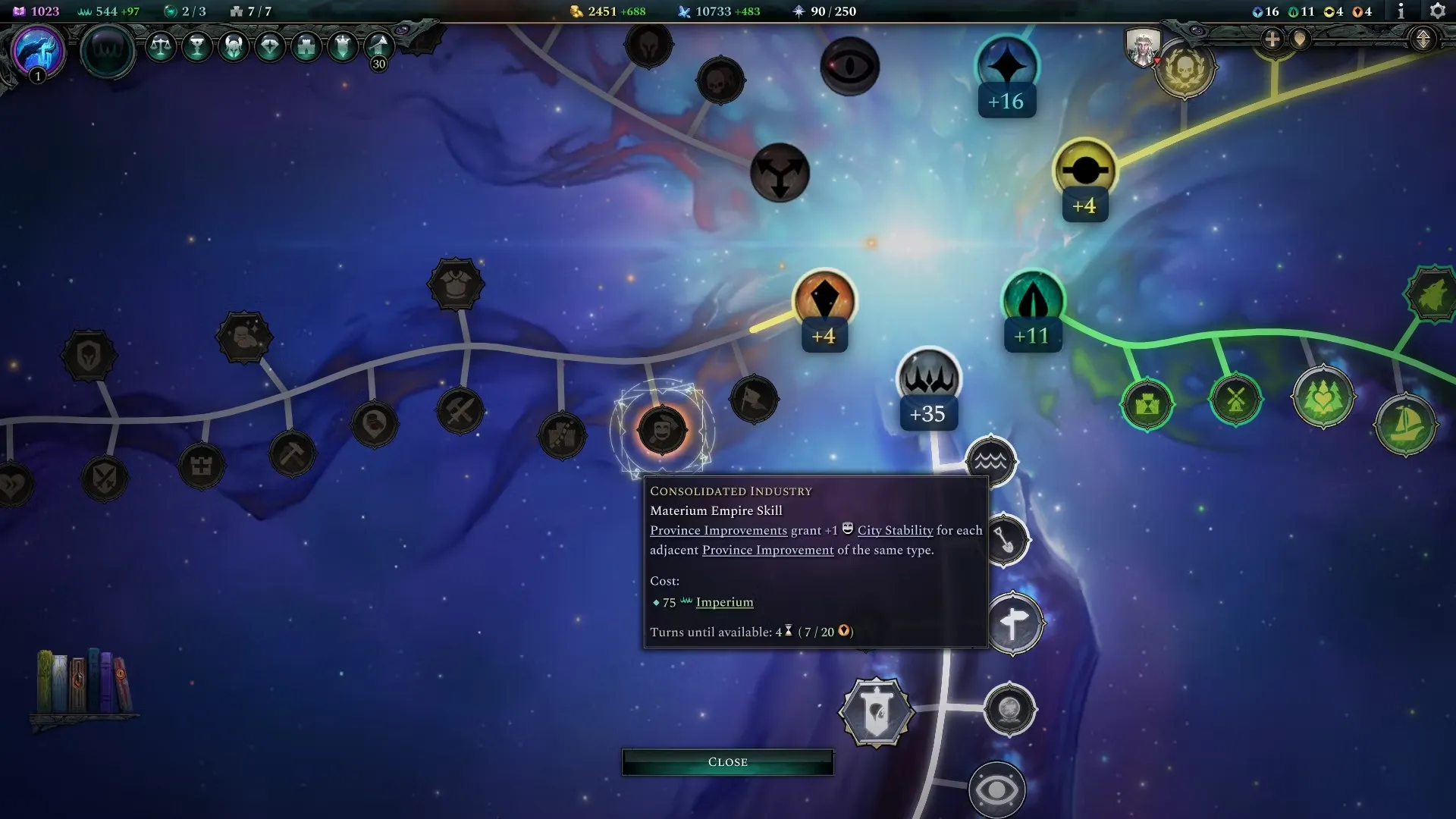Close the empire development screen
This screenshot has height=819, width=1456.
point(727,761)
